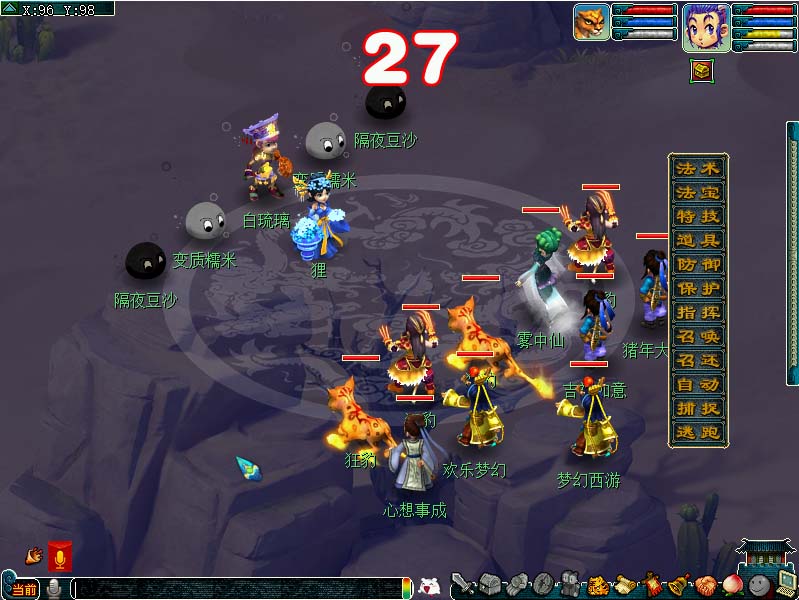Open the purple-haired character portrait
The width and height of the screenshot is (799, 600).
tap(705, 26)
